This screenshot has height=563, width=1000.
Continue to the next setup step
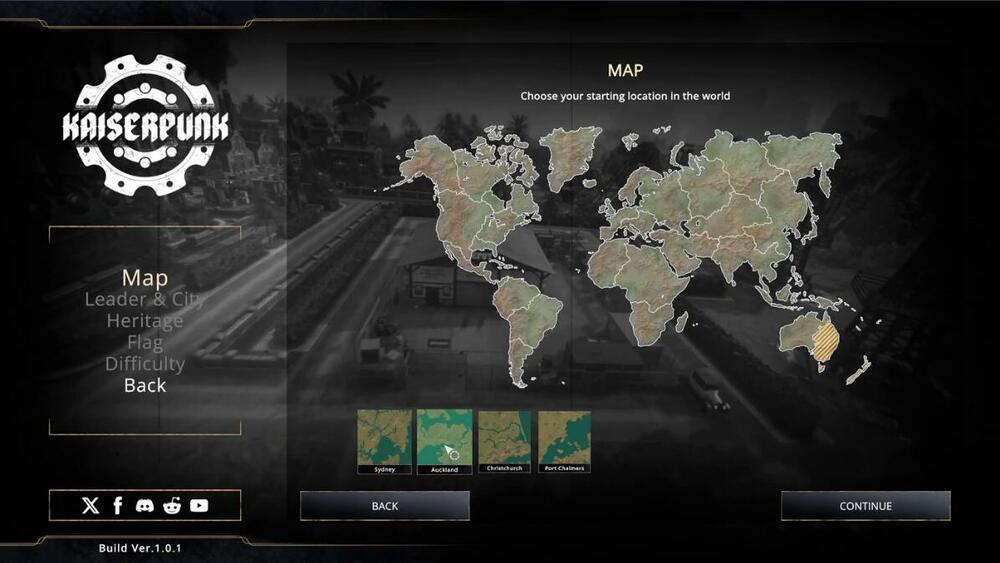[865, 506]
